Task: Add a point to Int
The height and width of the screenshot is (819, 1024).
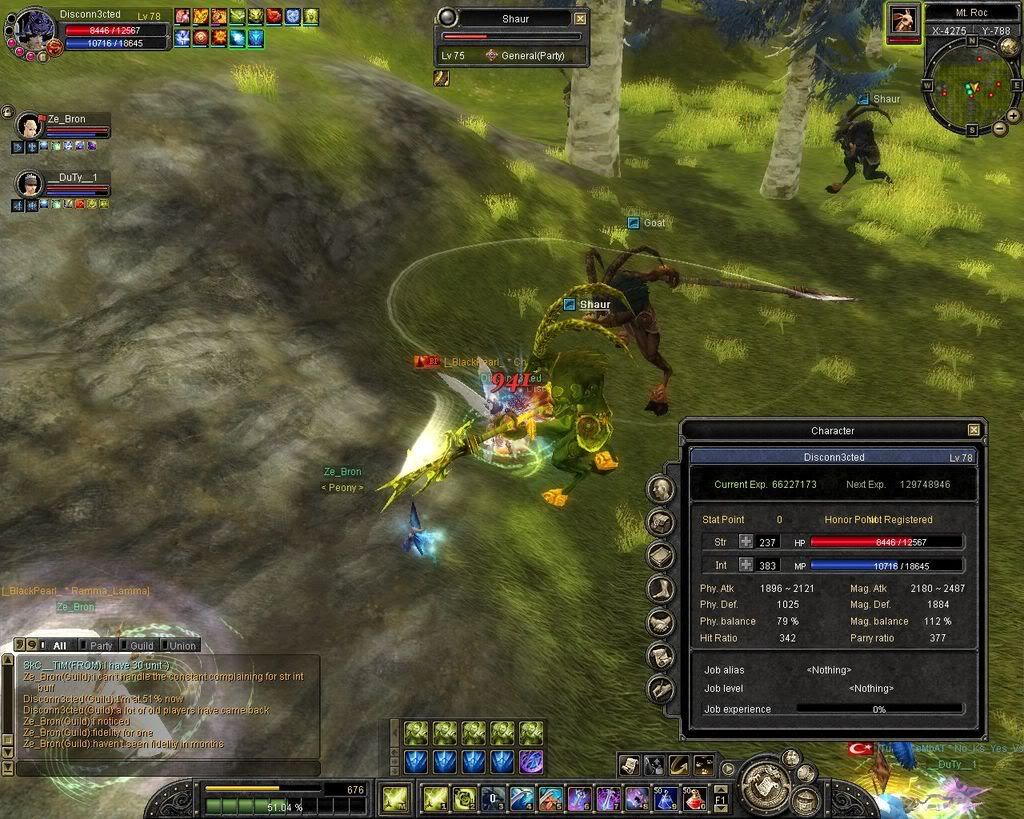Action: [745, 565]
